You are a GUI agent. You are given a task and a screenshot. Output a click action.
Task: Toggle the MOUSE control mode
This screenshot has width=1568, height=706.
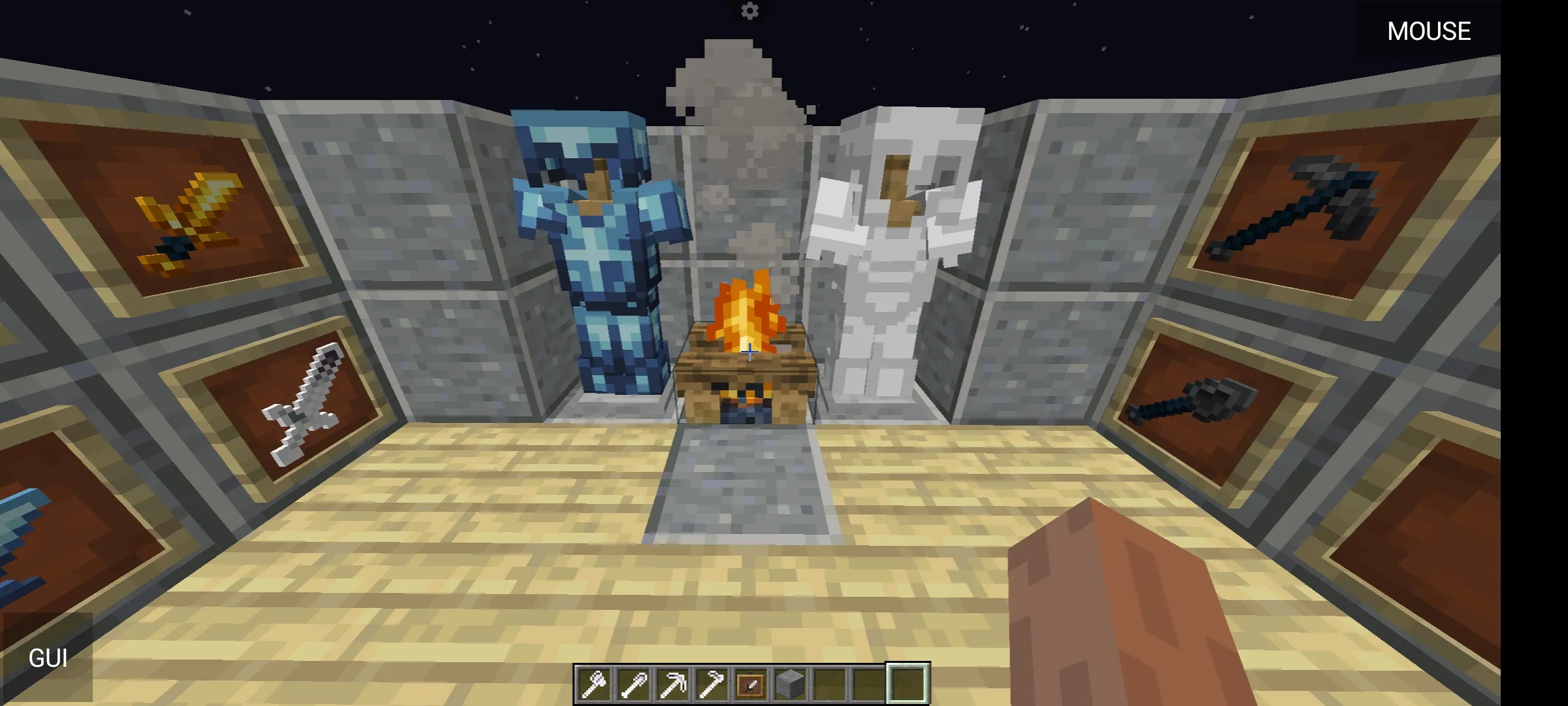[1429, 31]
